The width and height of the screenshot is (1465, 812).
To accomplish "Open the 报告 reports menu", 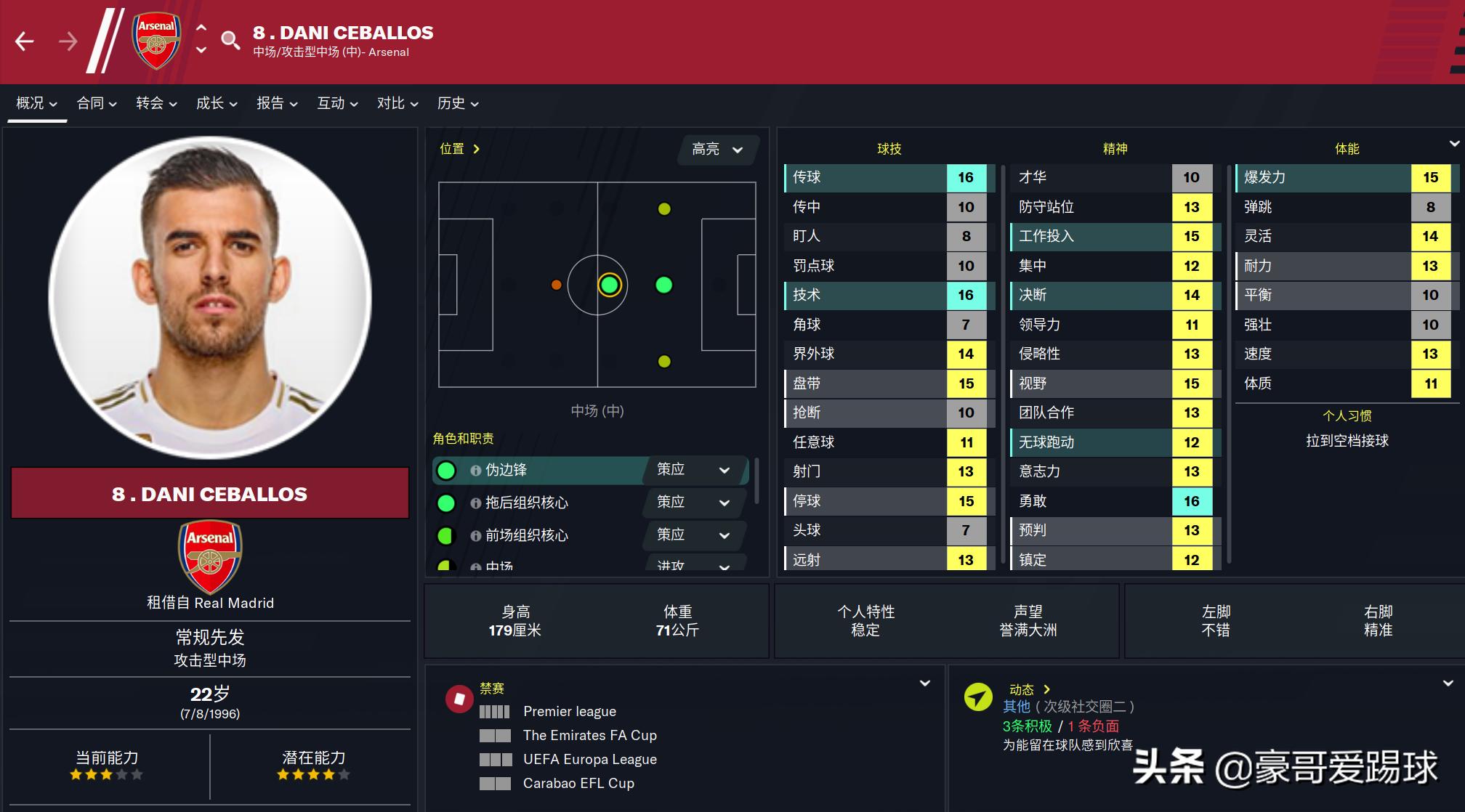I will pos(277,103).
